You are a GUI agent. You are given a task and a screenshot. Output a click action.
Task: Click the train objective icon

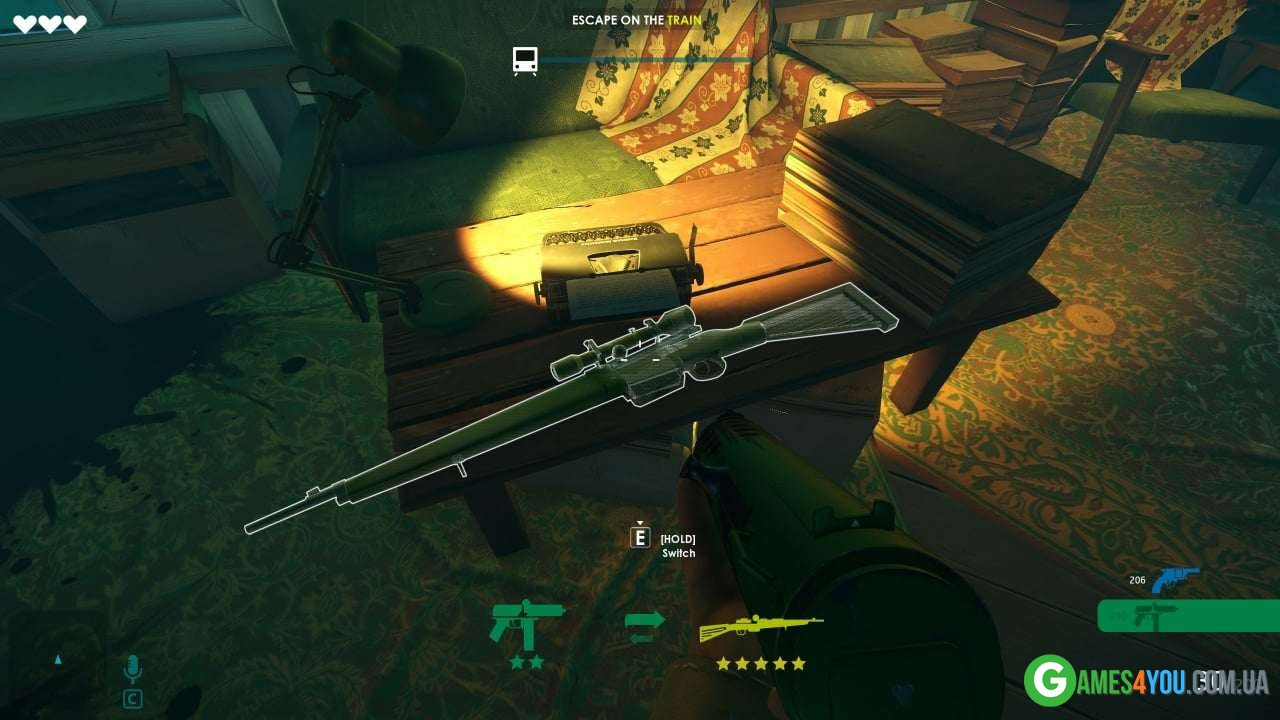pos(525,61)
